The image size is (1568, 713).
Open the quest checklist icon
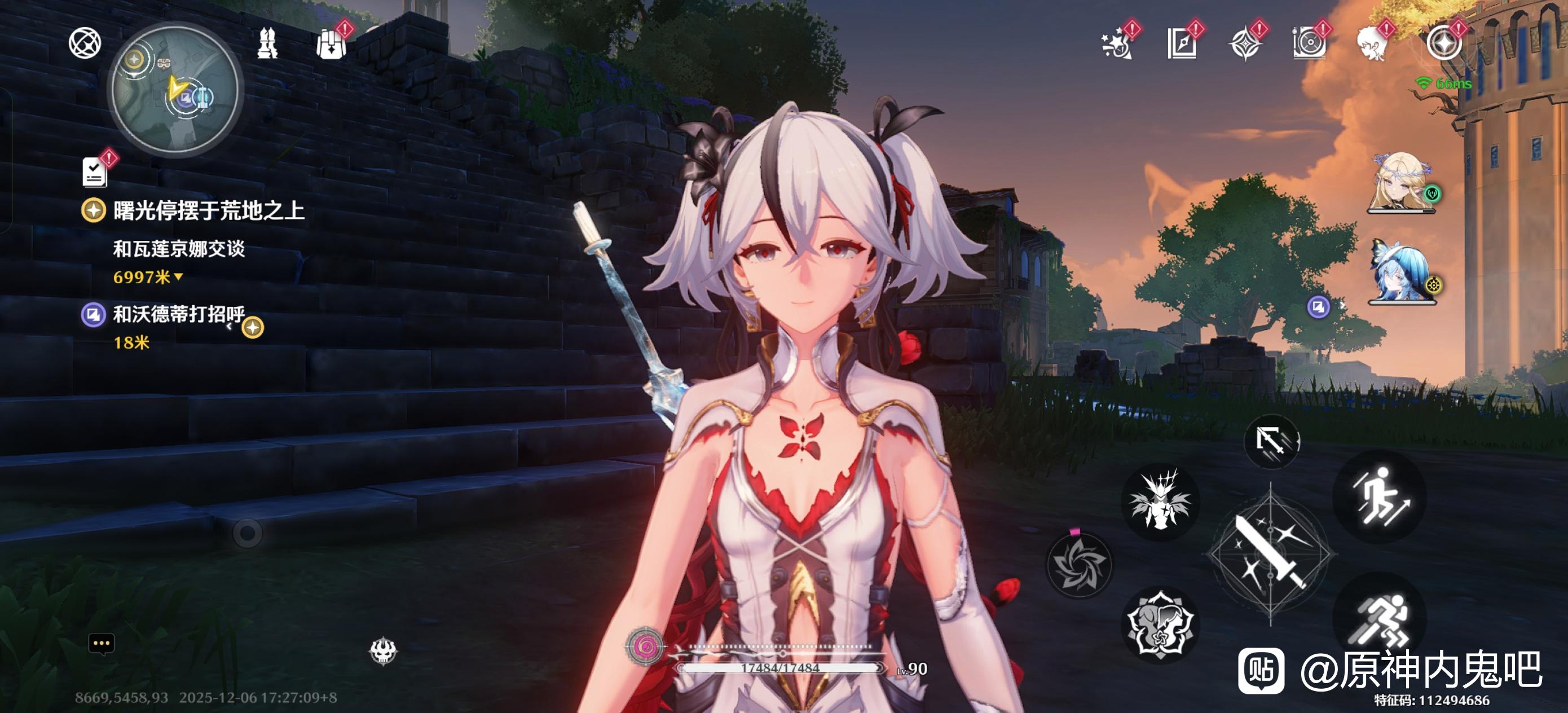[95, 171]
